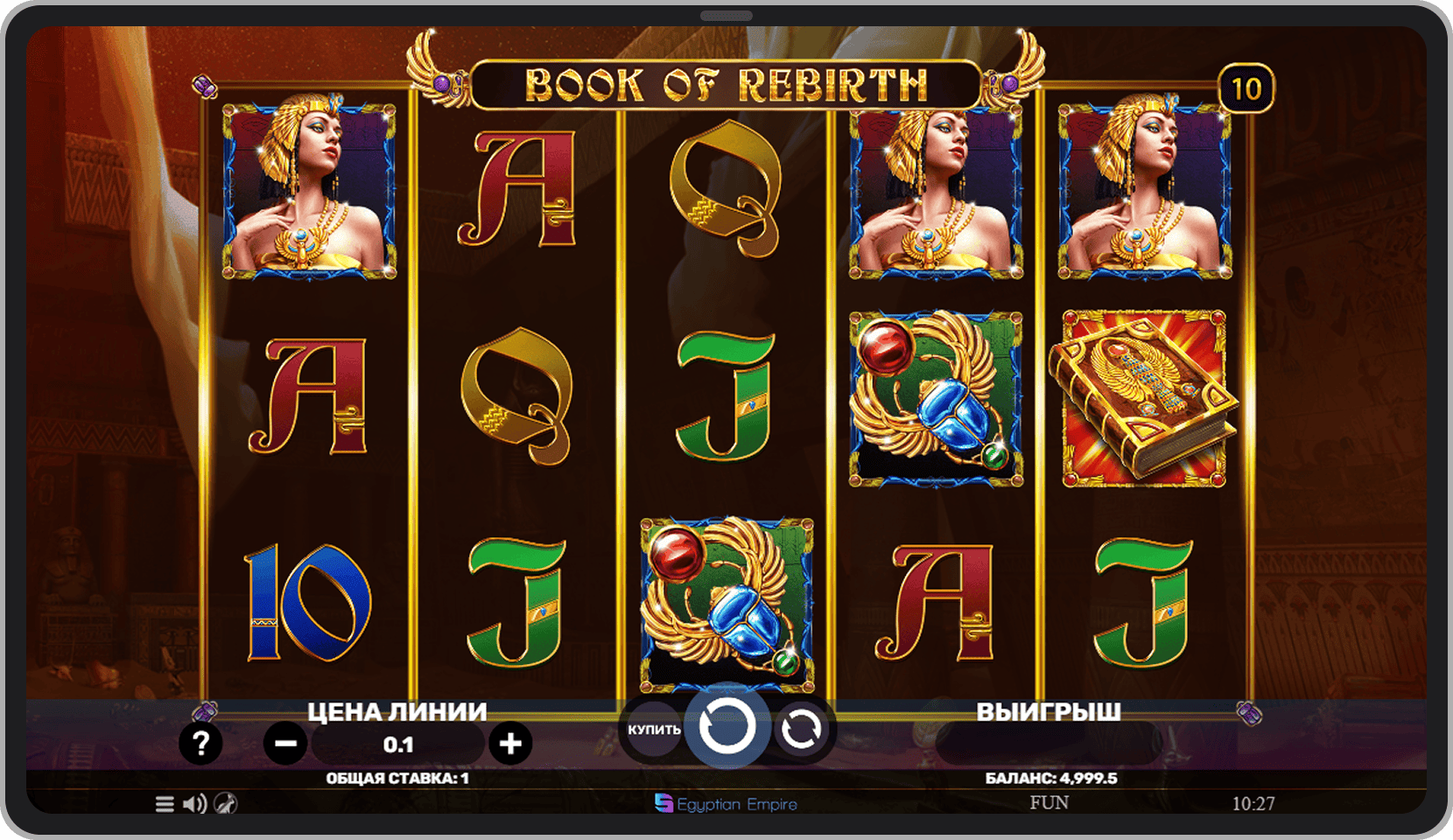Click the 10 paylines badge
The width and height of the screenshot is (1453, 840).
click(1246, 88)
